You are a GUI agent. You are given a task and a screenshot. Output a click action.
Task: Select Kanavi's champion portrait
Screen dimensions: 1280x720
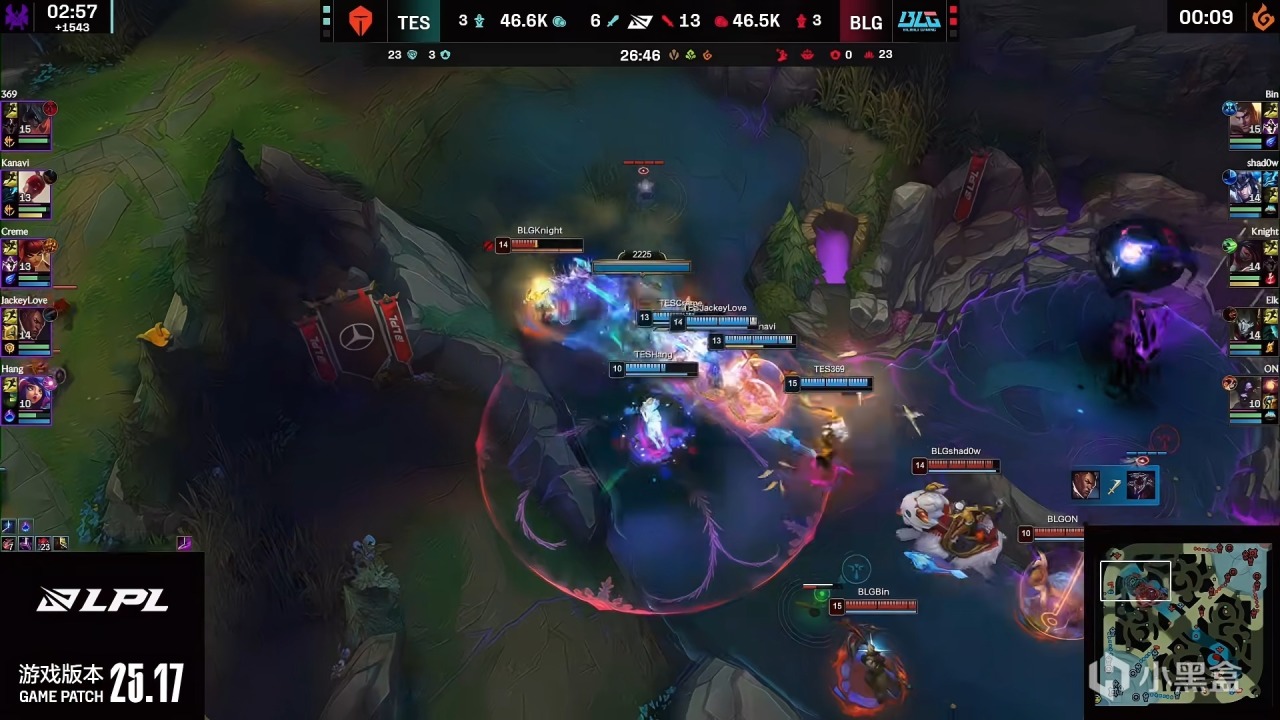click(x=35, y=187)
